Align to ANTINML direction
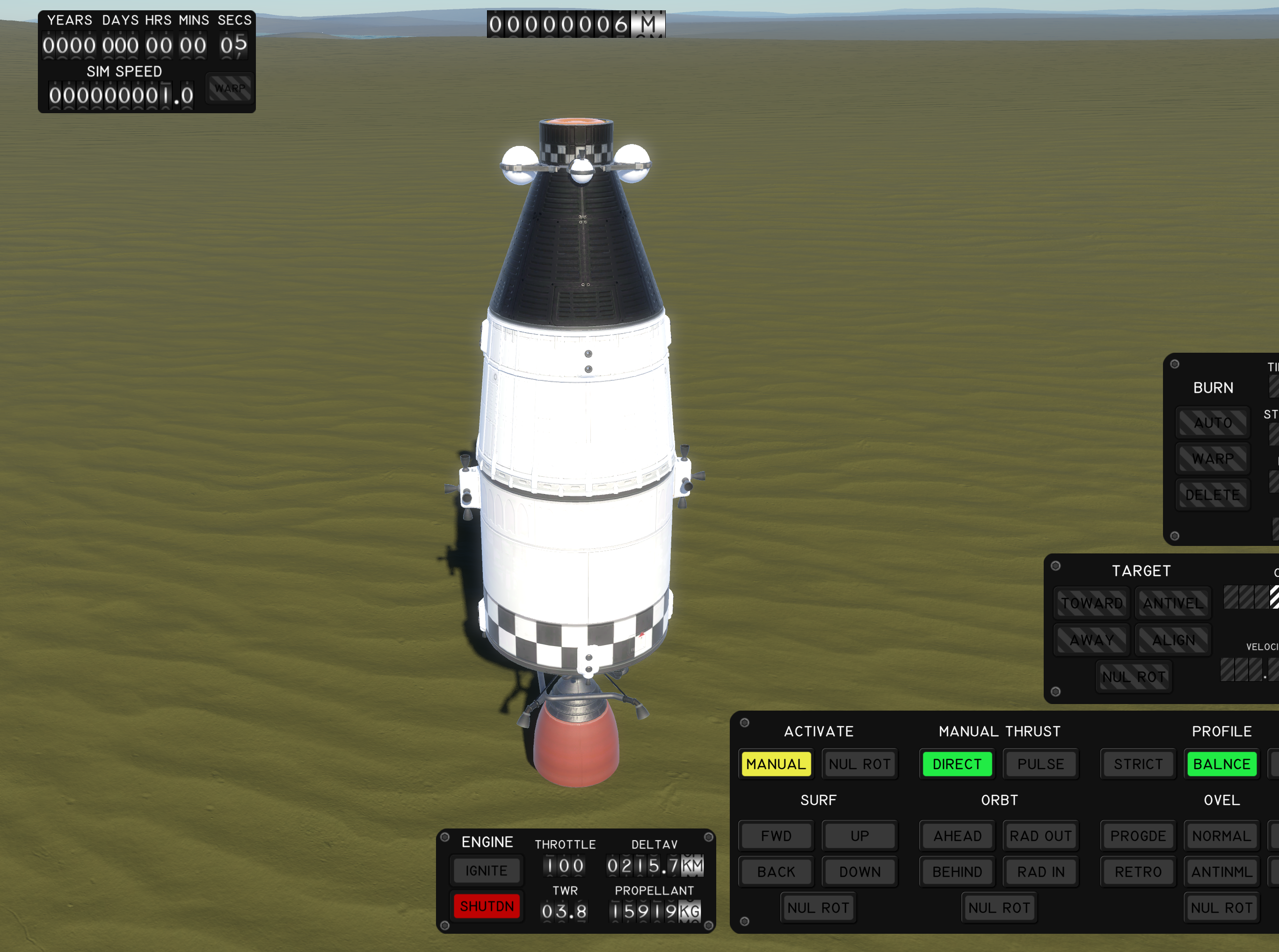1279x952 pixels. coord(1221,872)
